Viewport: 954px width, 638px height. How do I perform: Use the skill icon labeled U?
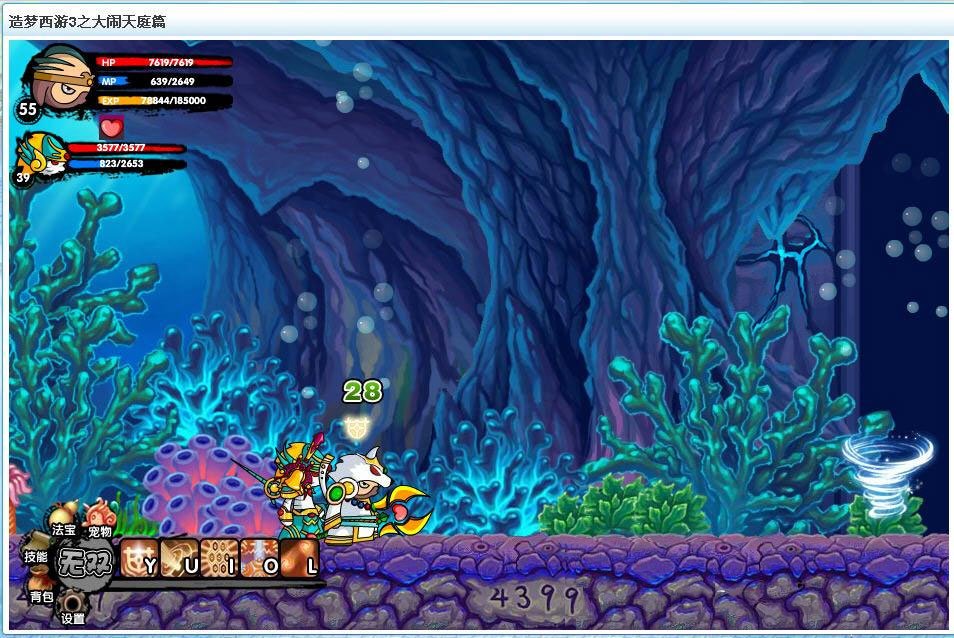coord(180,558)
